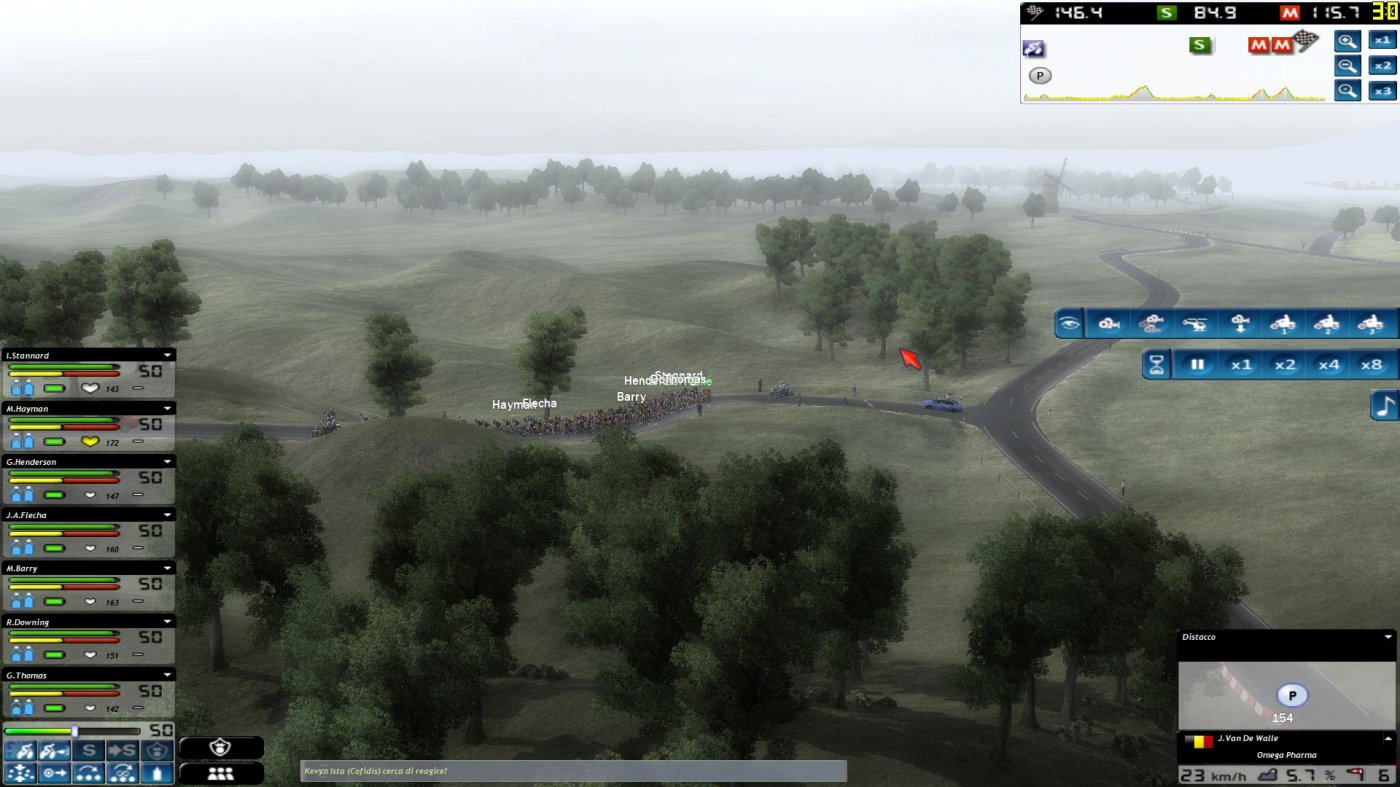Zoom in on the stage profile
Viewport: 1400px width, 787px height.
pyautogui.click(x=1346, y=41)
